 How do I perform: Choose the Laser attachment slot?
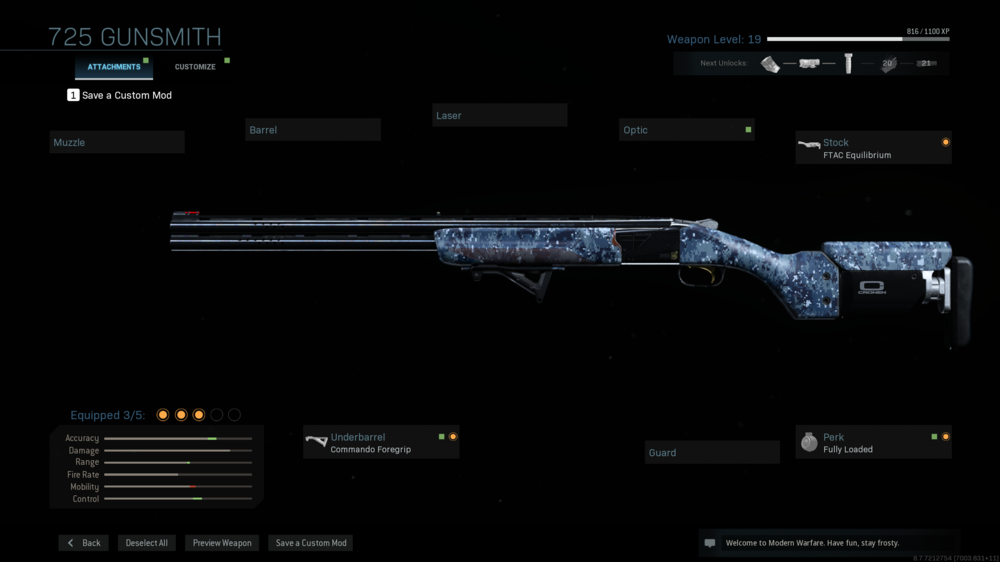click(x=500, y=116)
